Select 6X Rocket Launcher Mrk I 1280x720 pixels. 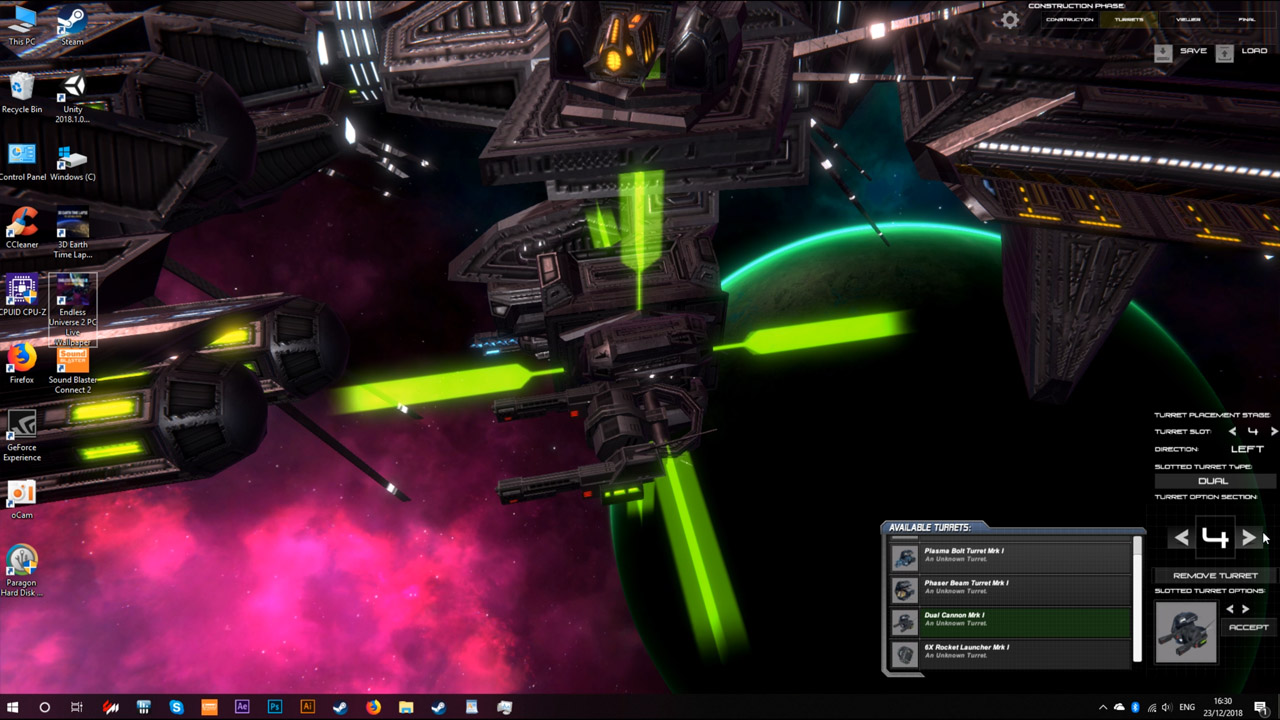[1010, 650]
